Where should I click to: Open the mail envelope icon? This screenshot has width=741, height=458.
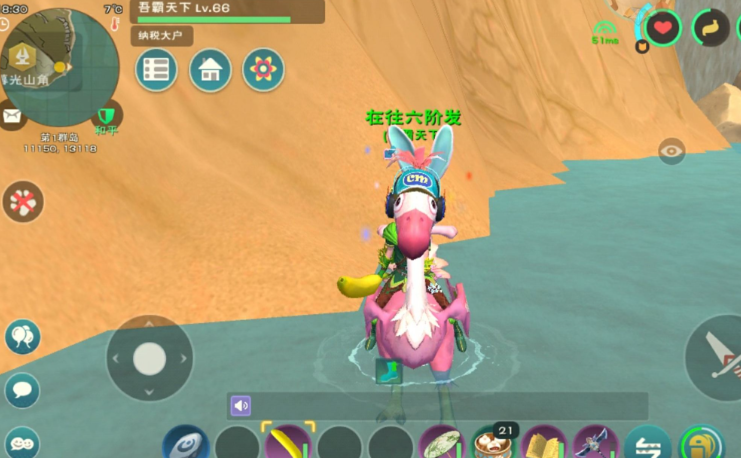(12, 117)
